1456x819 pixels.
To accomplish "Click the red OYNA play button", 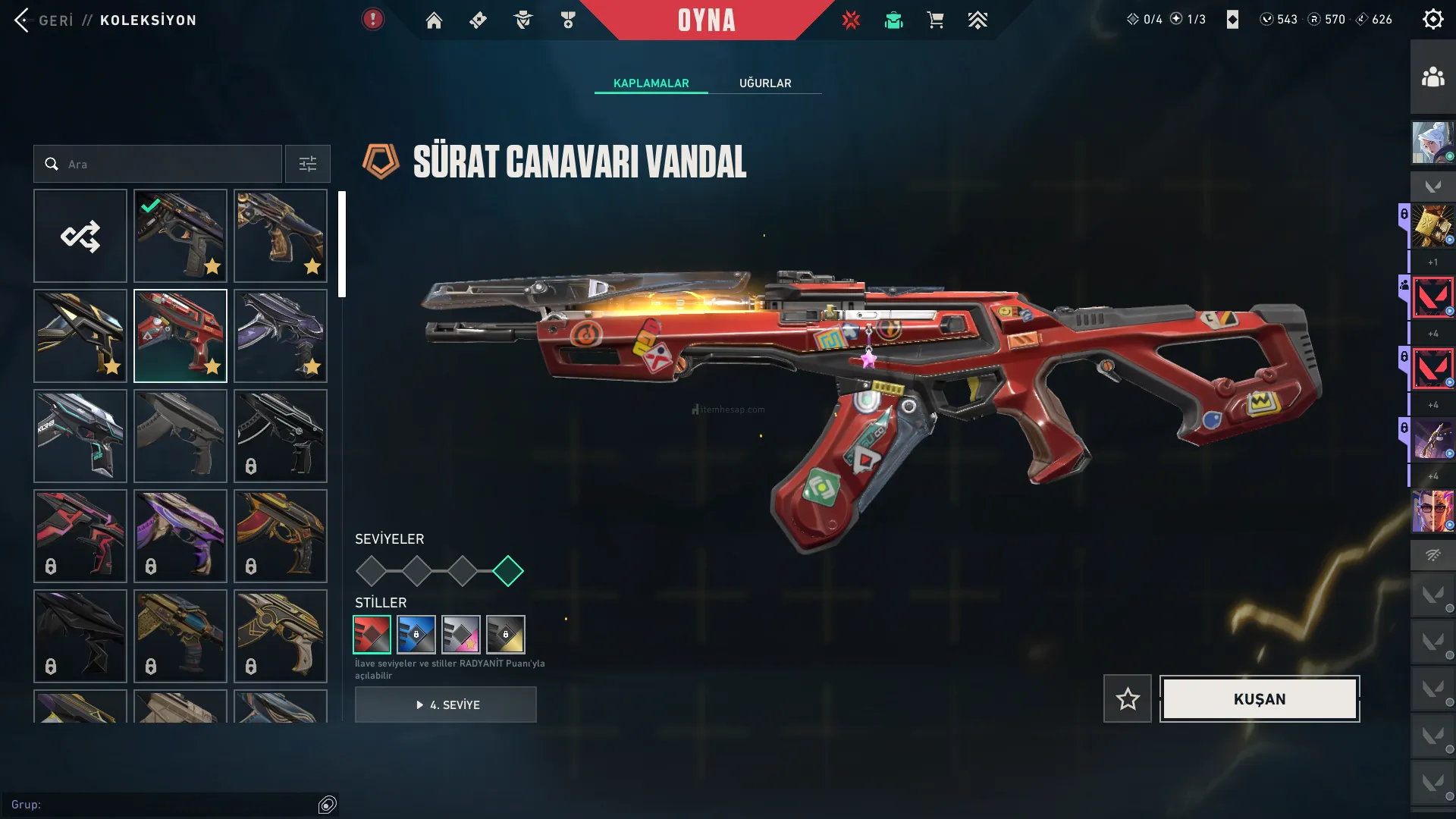I will [x=706, y=20].
